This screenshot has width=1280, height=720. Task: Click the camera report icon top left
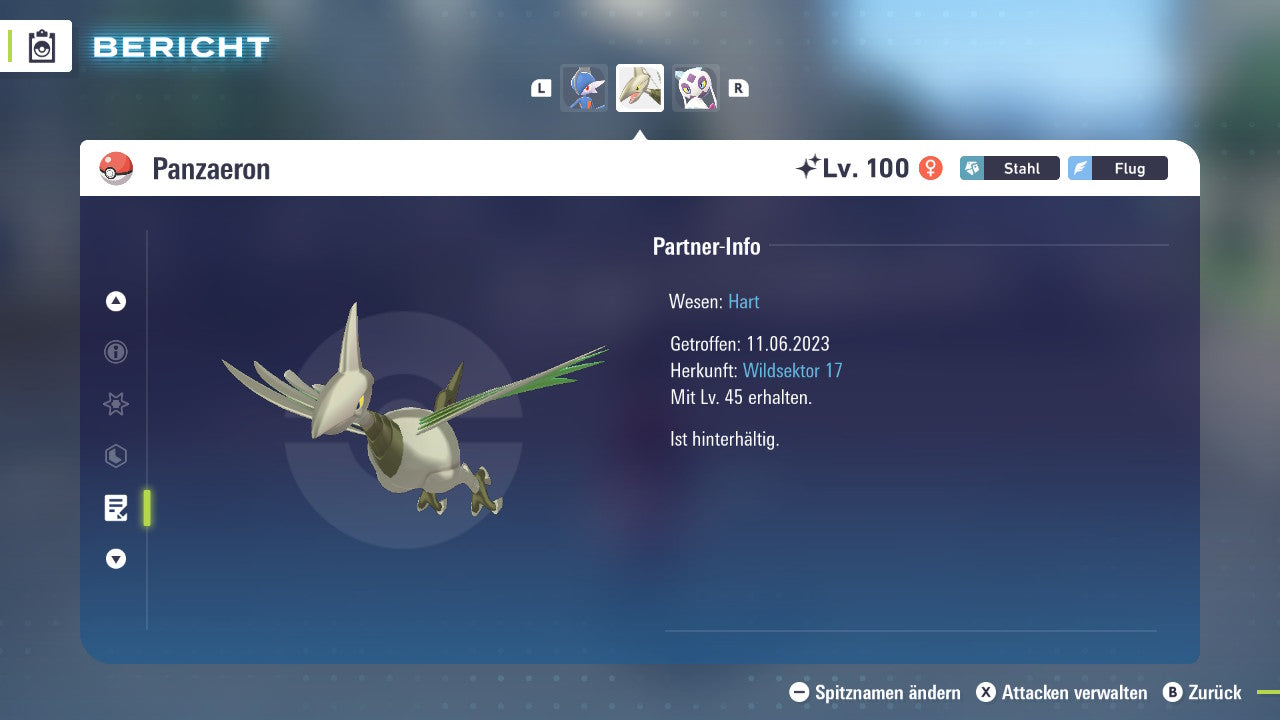pyautogui.click(x=40, y=45)
